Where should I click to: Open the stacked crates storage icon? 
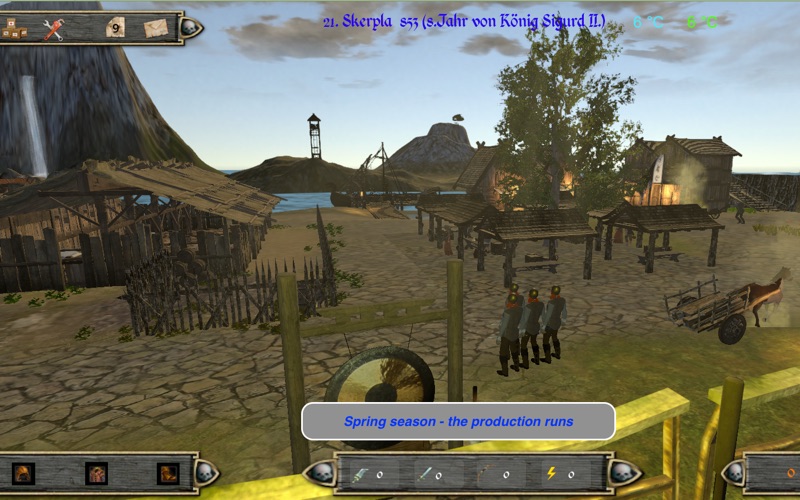pos(14,29)
